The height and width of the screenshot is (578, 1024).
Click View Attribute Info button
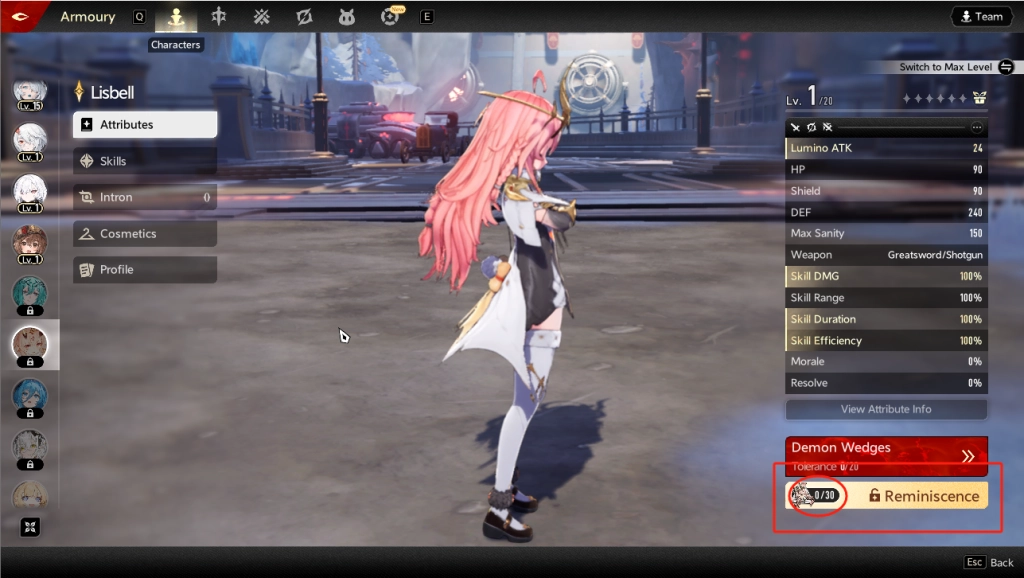pyautogui.click(x=886, y=409)
